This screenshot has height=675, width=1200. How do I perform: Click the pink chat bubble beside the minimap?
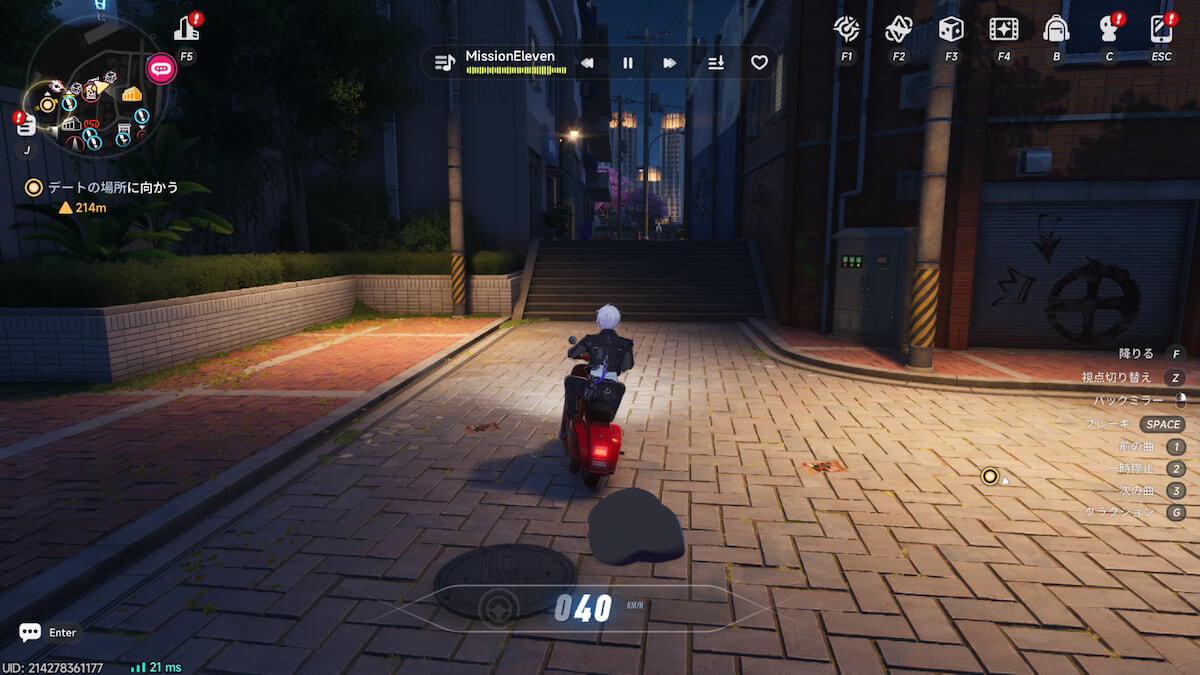[160, 69]
